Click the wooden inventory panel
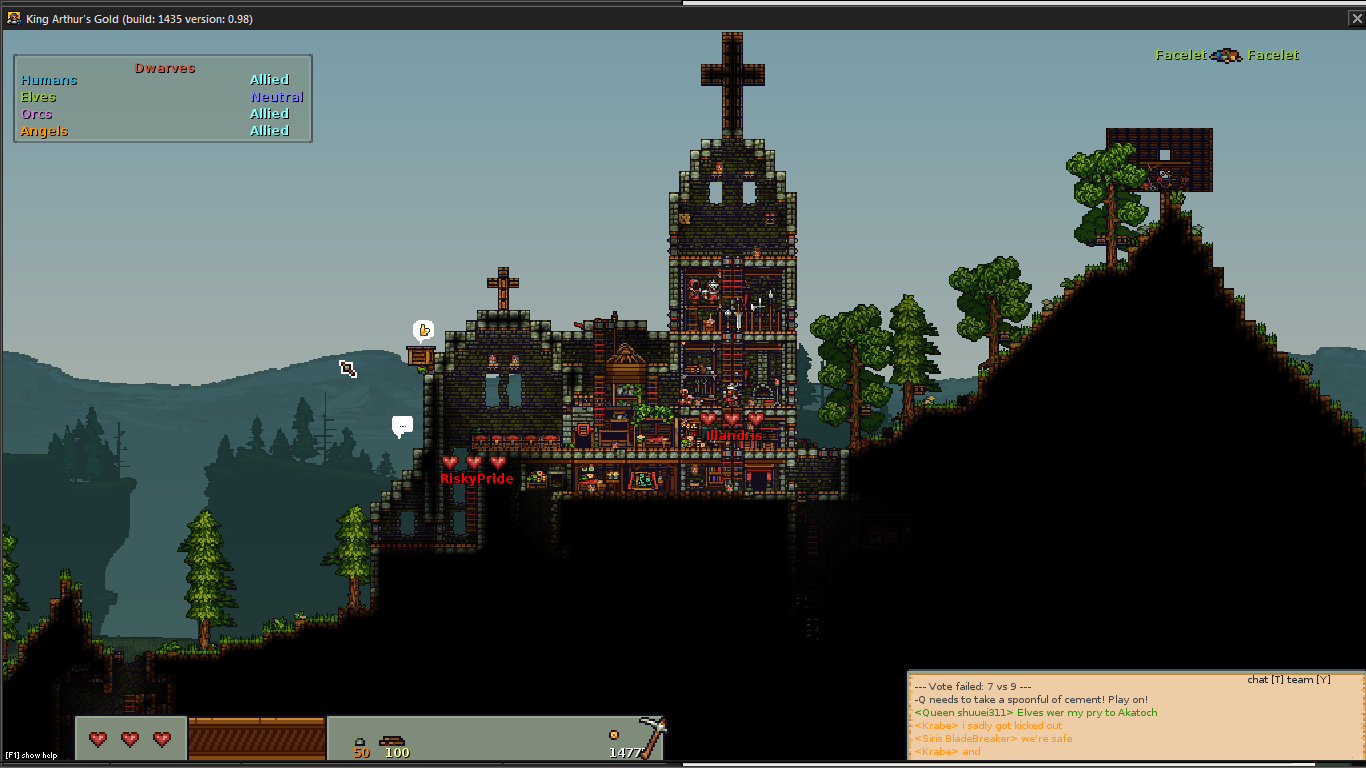Screen dimensions: 1366x768 coord(257,738)
